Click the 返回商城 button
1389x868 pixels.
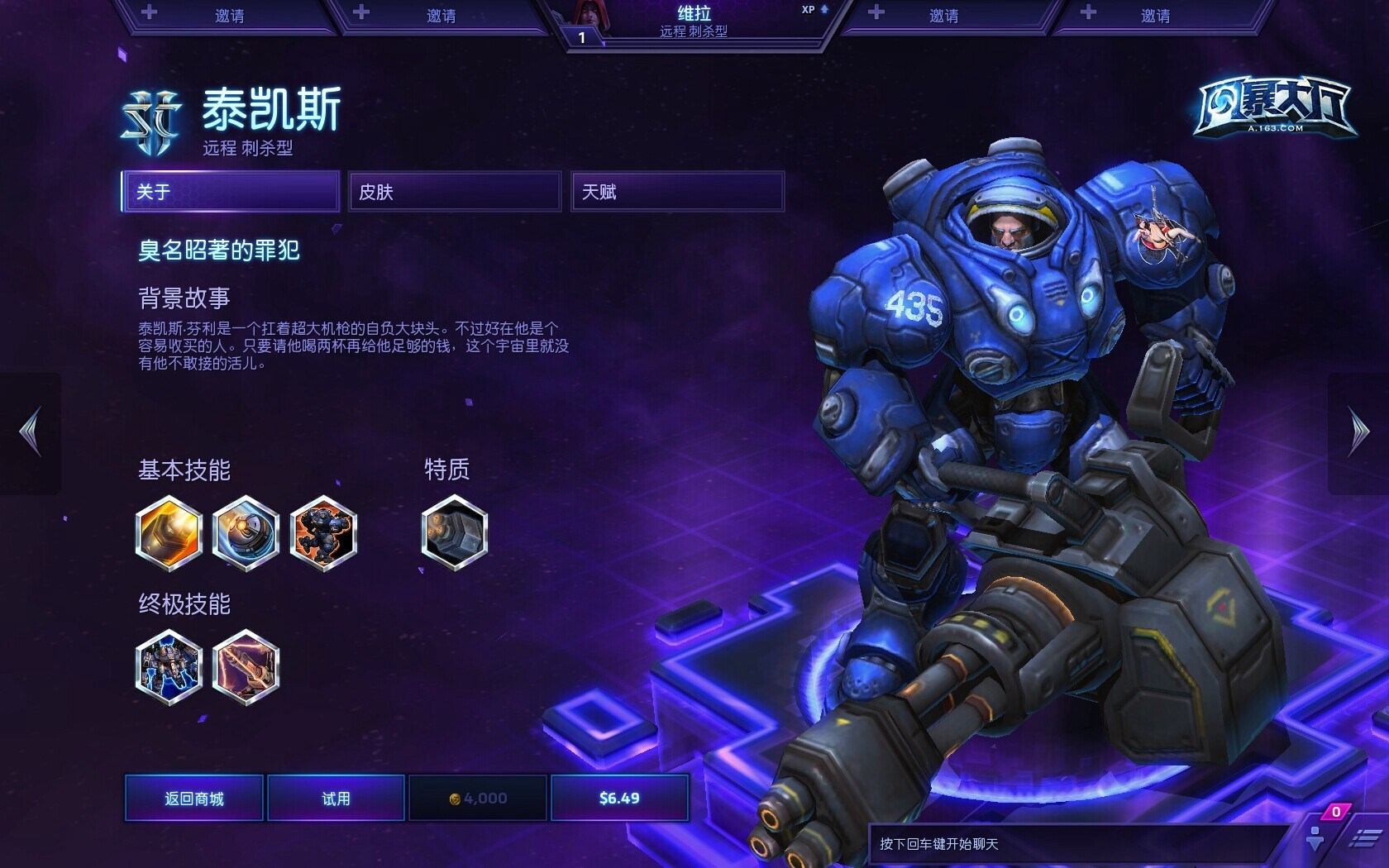[194, 798]
